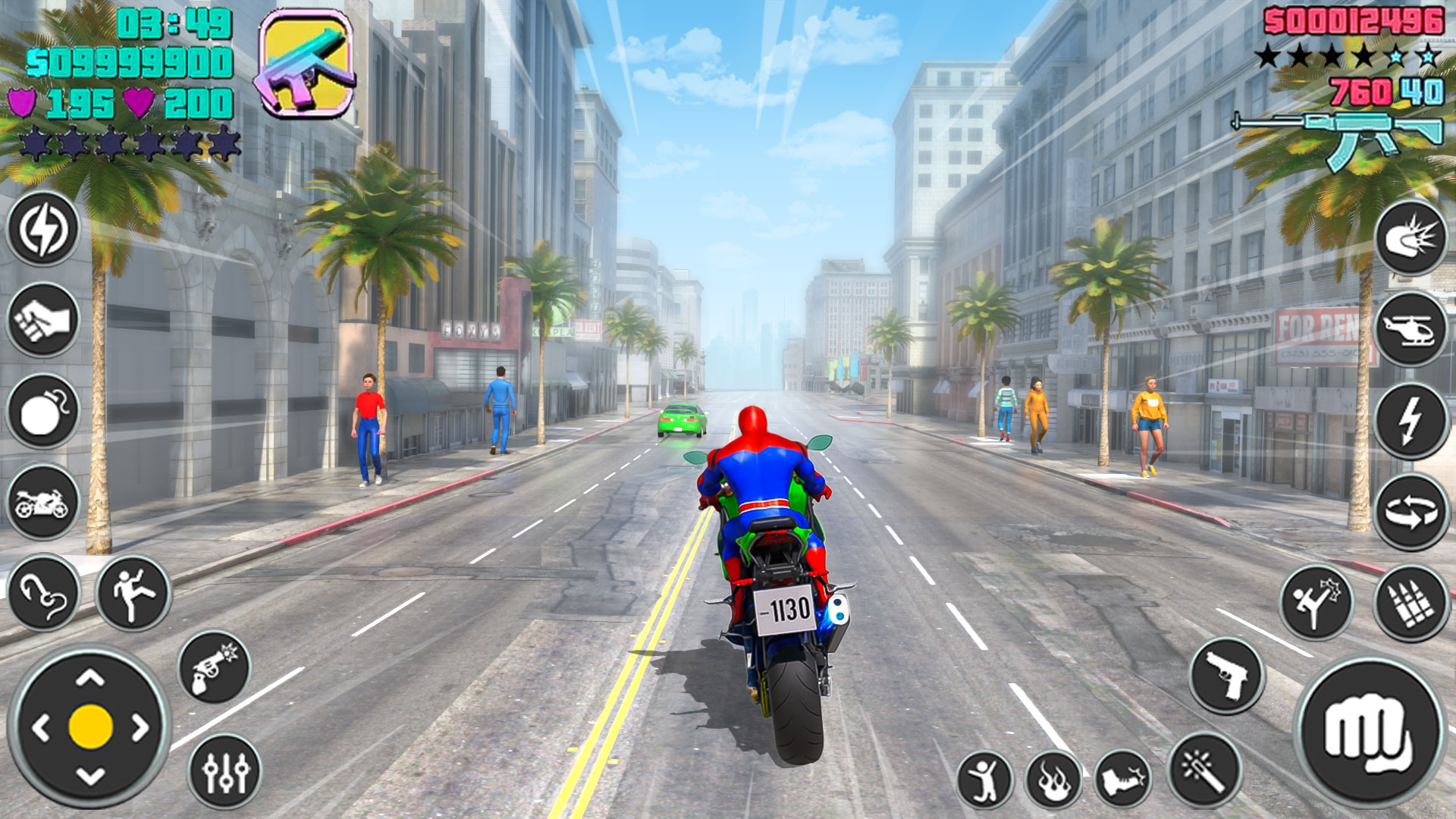The width and height of the screenshot is (1456, 819).
Task: Use the grappling hook icon
Action: coord(42,590)
